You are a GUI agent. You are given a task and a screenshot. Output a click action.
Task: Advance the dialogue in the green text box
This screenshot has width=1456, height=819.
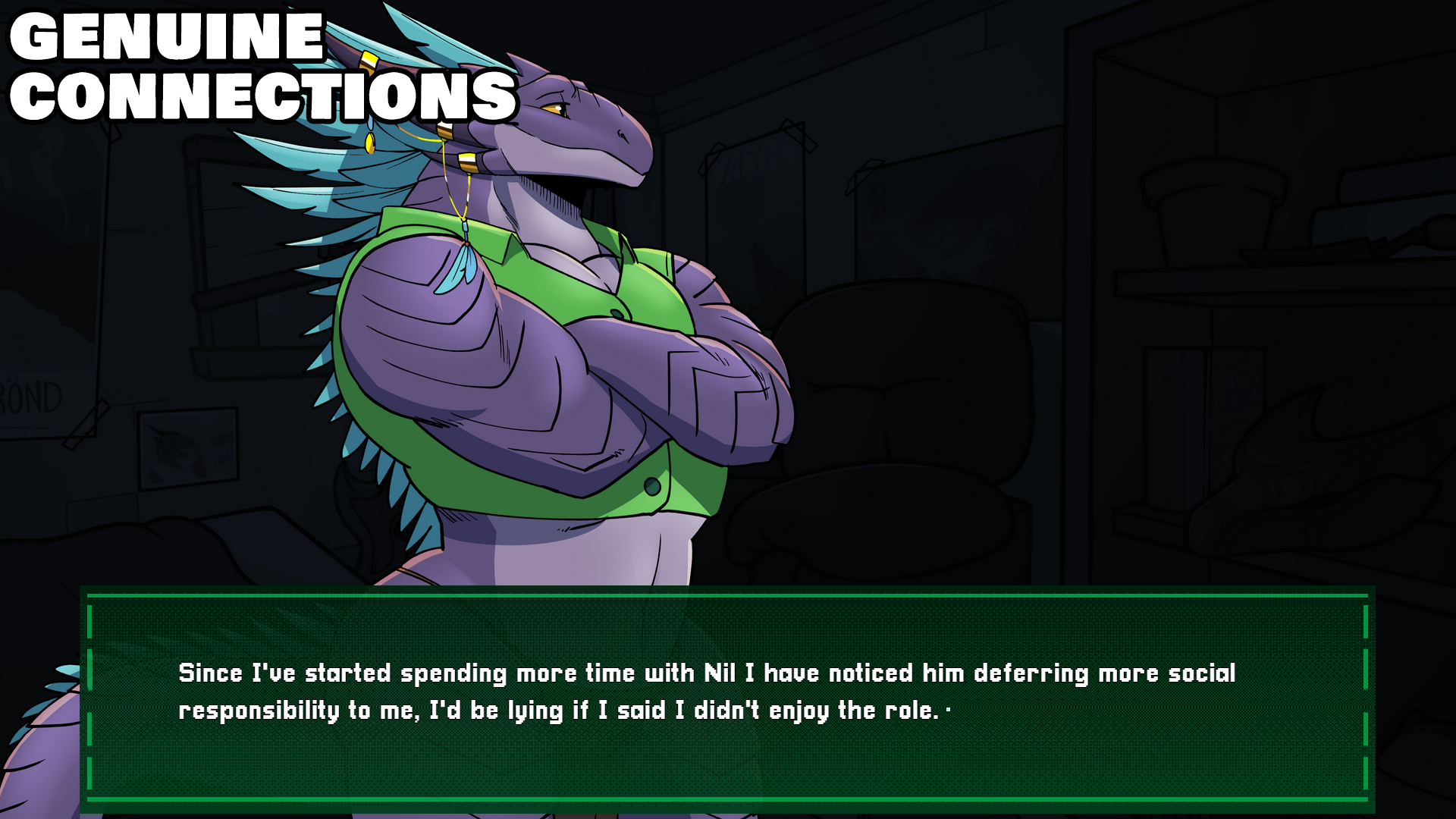point(726,698)
